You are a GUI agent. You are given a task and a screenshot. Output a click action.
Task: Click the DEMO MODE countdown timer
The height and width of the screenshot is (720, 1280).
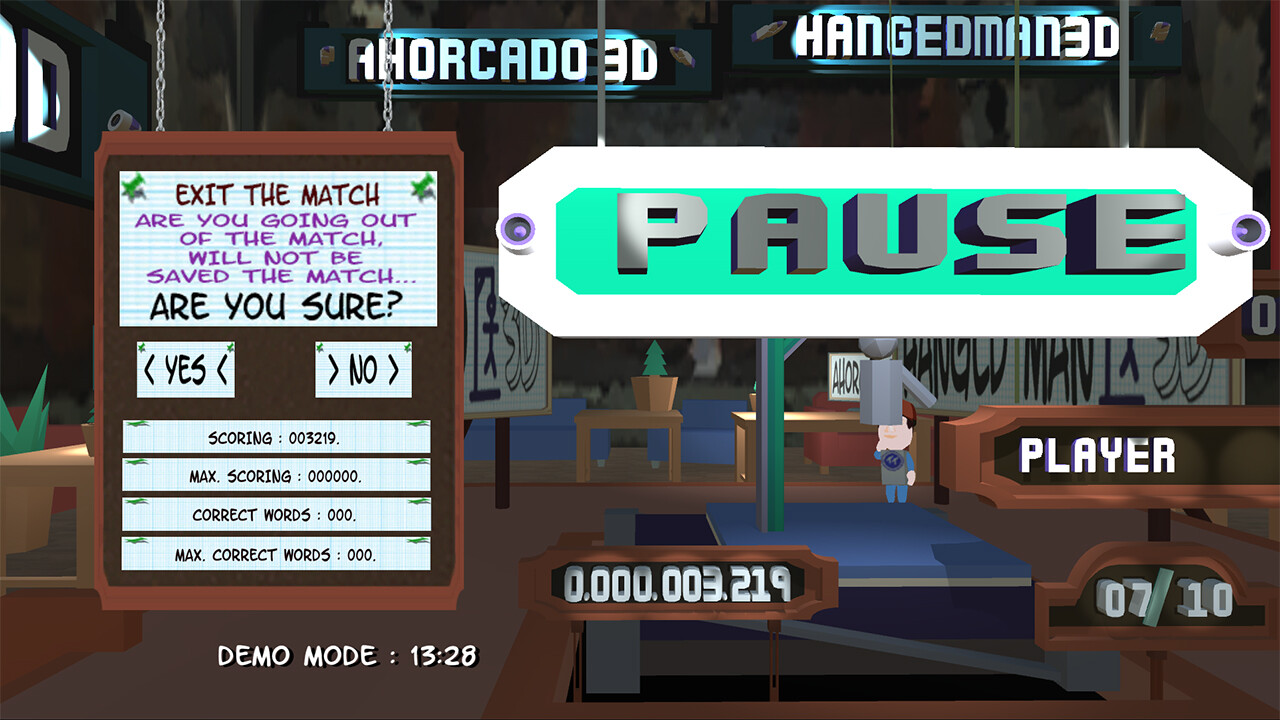[x=350, y=654]
